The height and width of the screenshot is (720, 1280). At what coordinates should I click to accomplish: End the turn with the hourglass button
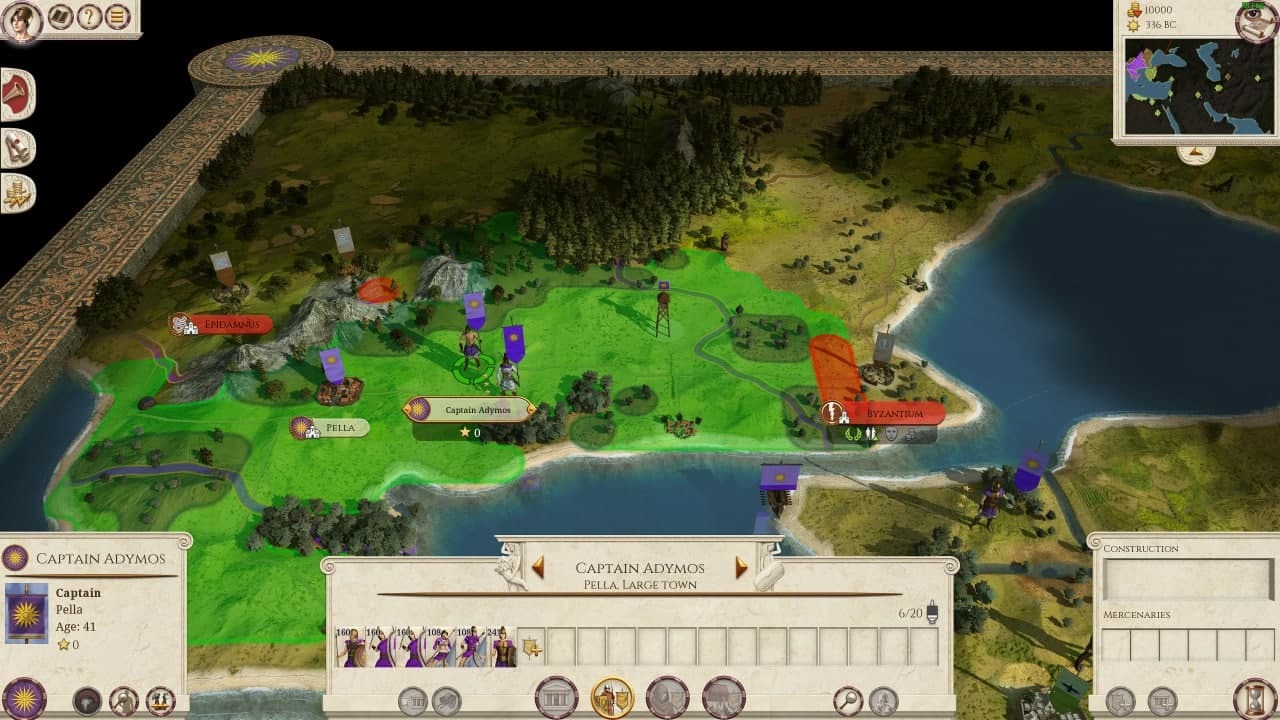click(x=1252, y=700)
